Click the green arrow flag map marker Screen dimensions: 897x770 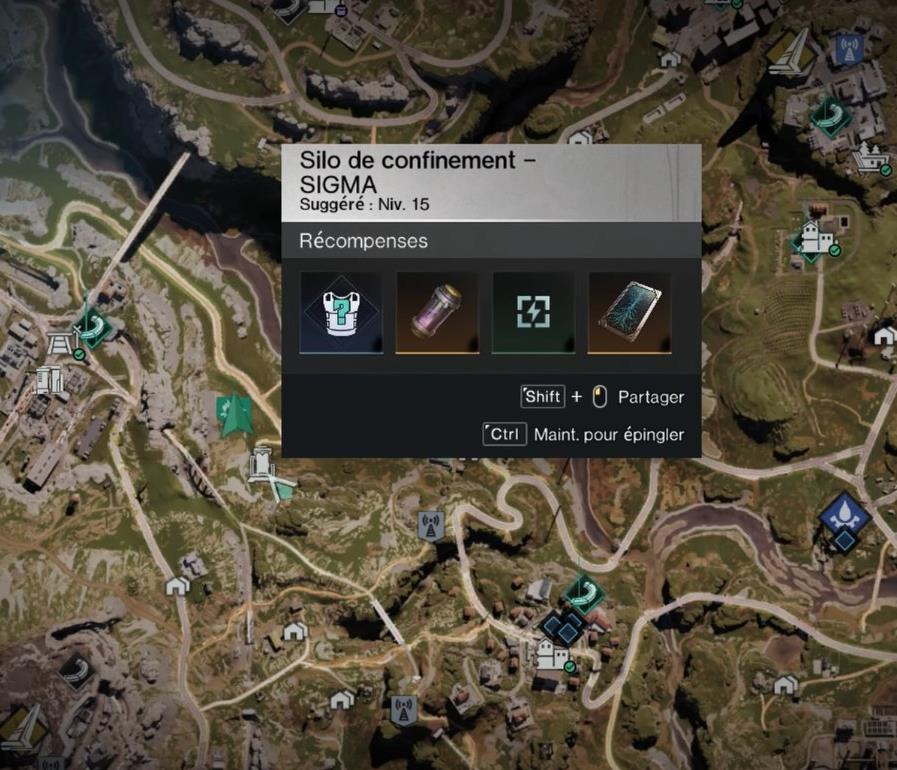click(x=236, y=412)
